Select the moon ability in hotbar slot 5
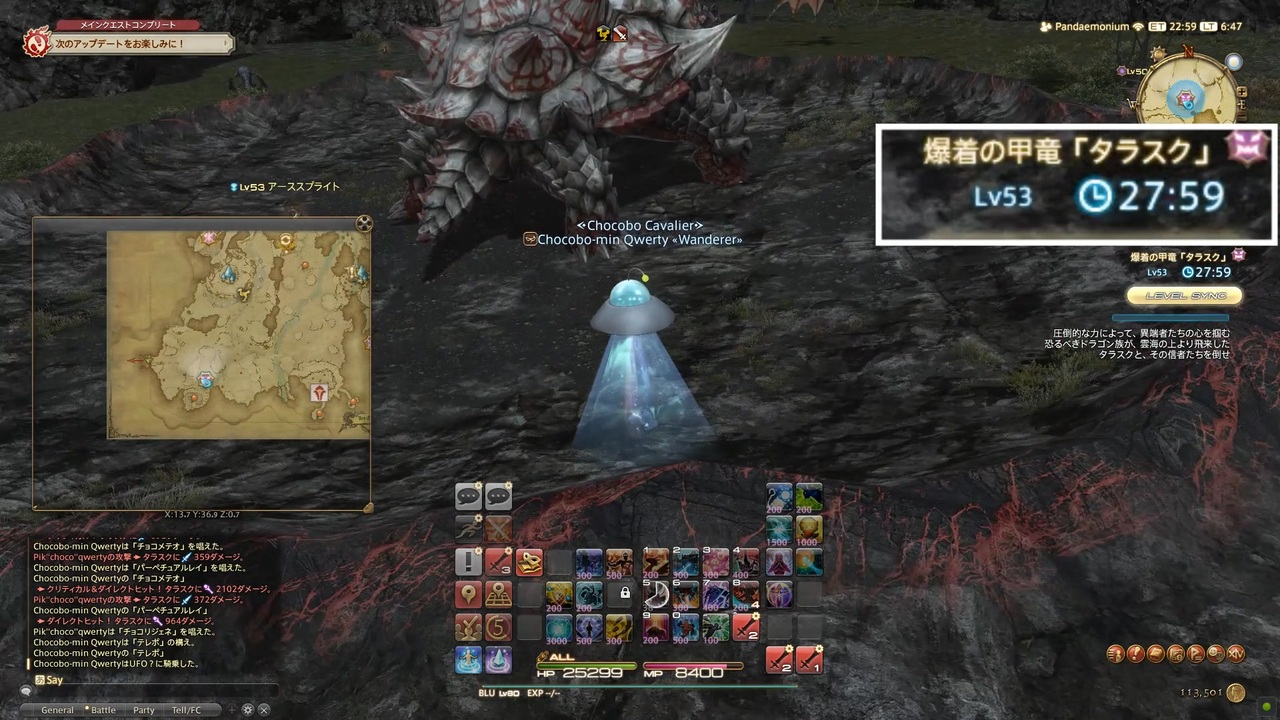 [656, 595]
